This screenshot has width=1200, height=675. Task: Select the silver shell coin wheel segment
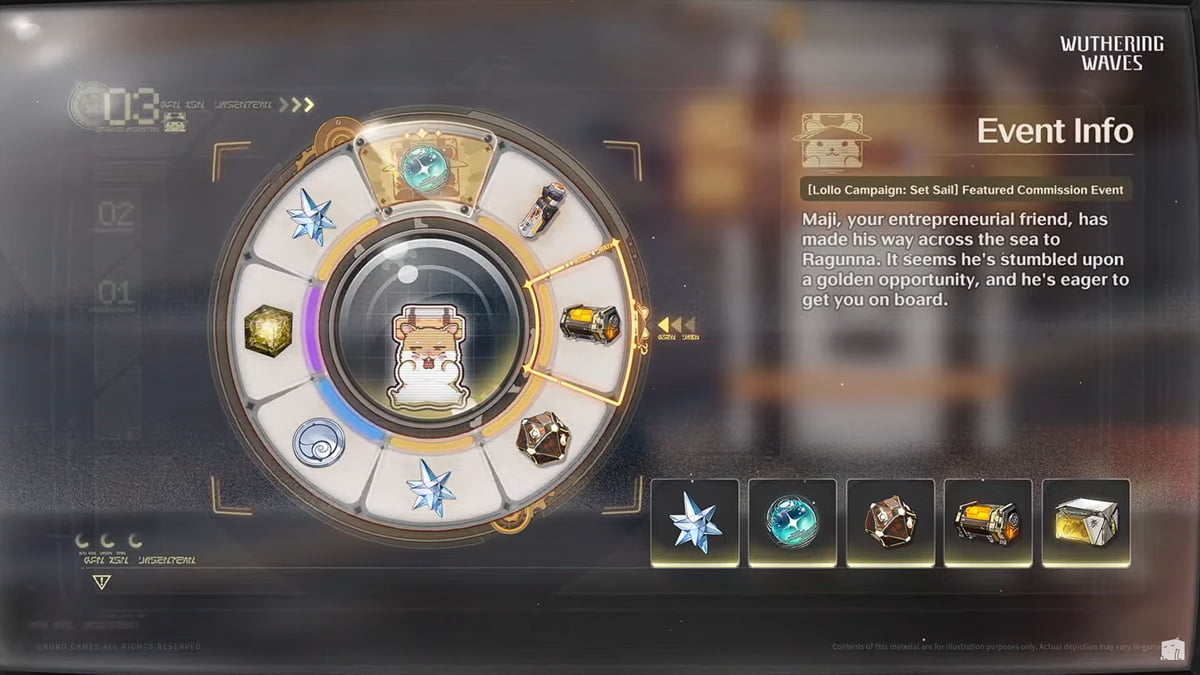[x=319, y=441]
